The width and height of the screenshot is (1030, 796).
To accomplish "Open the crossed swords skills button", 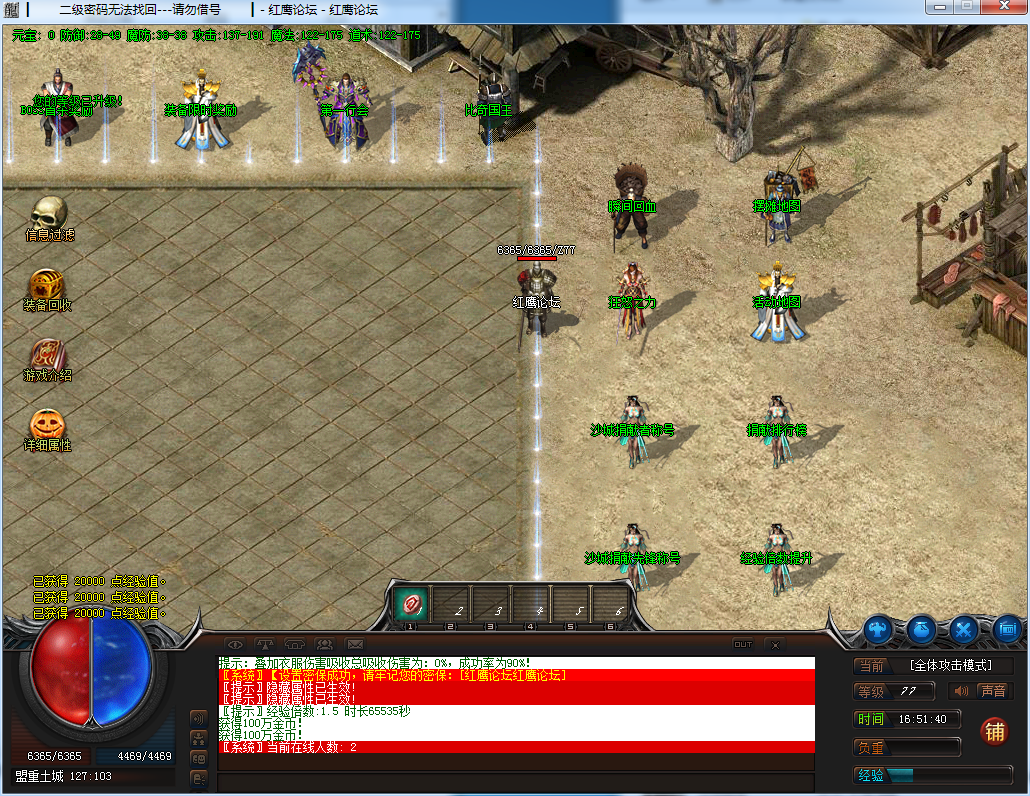I will pyautogui.click(x=964, y=629).
